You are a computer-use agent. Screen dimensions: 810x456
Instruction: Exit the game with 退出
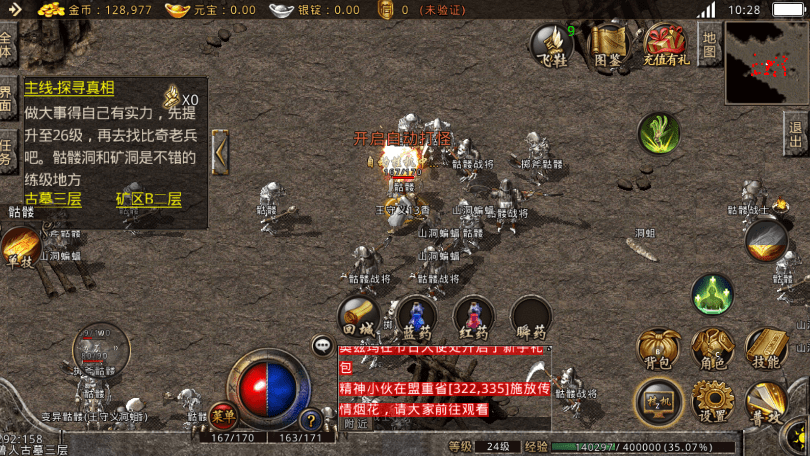point(795,134)
